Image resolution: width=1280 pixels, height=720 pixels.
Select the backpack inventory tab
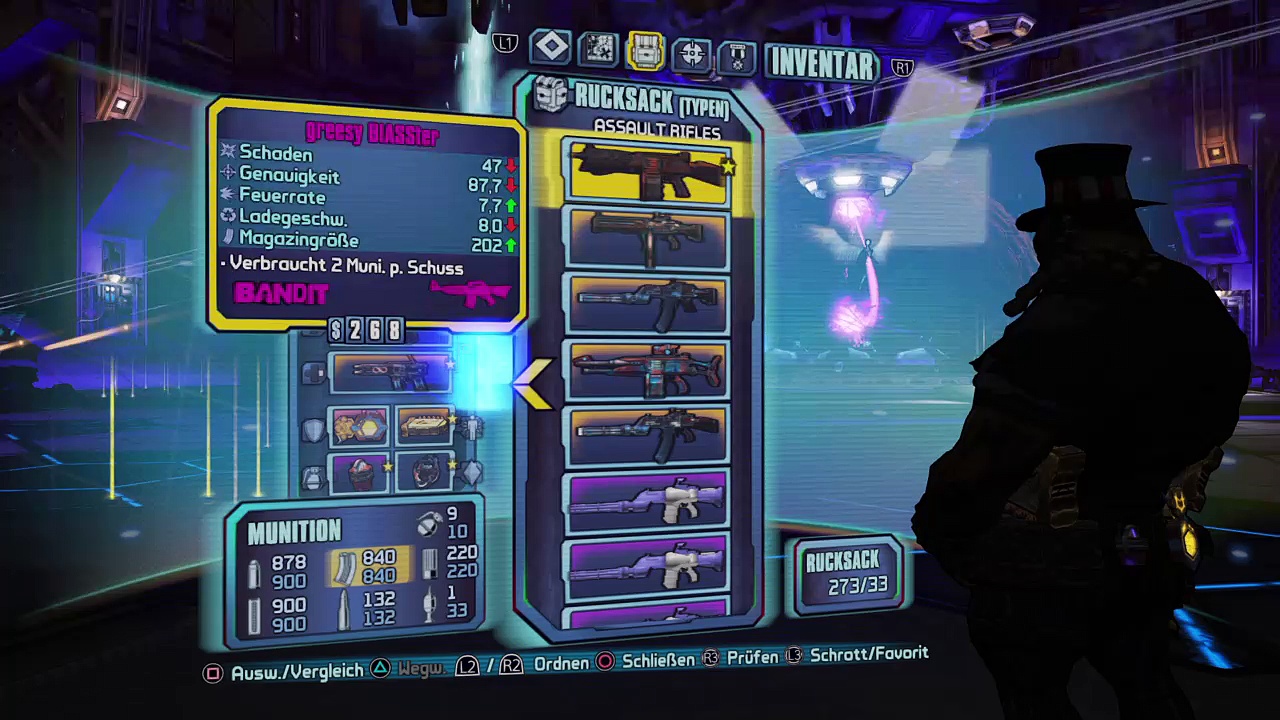point(646,50)
